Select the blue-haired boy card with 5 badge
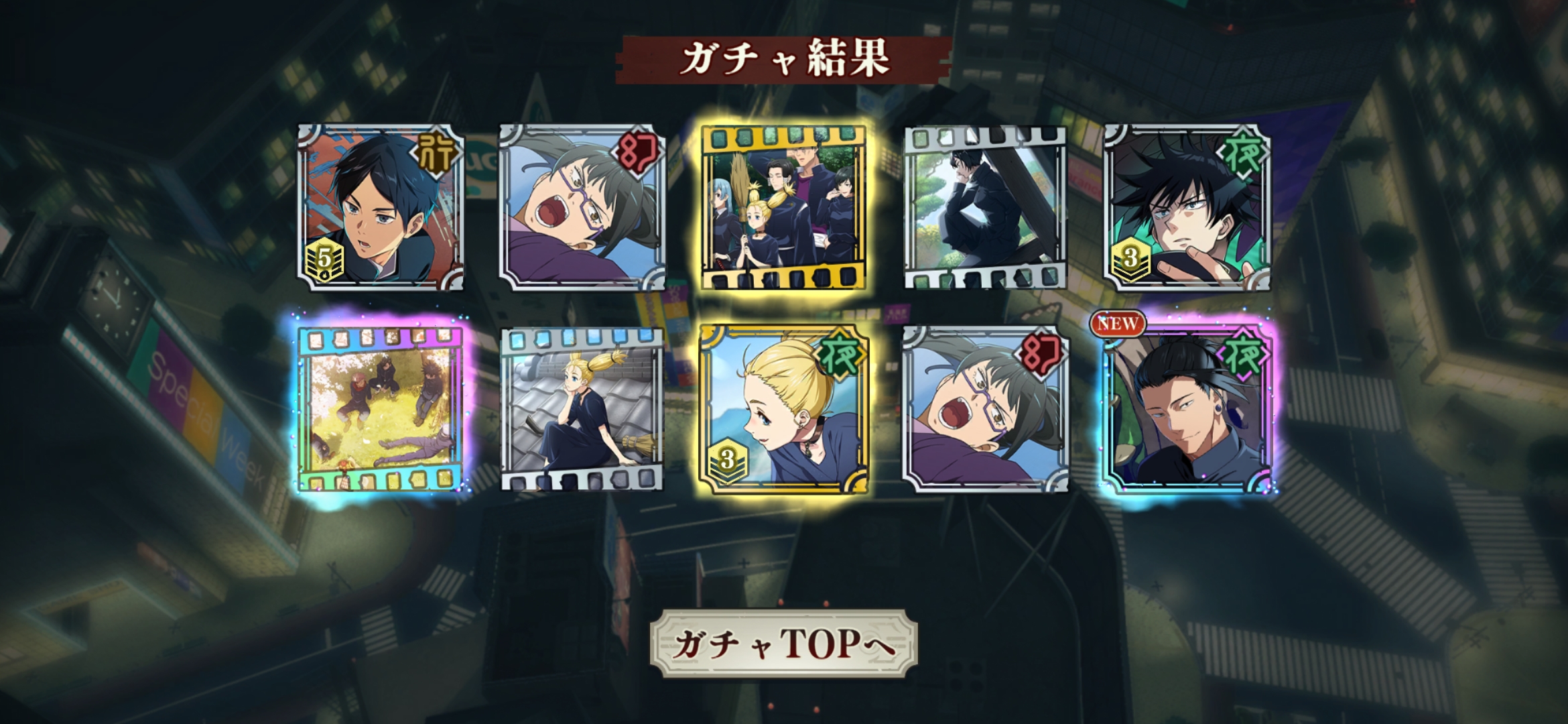The image size is (1568, 724). (381, 208)
